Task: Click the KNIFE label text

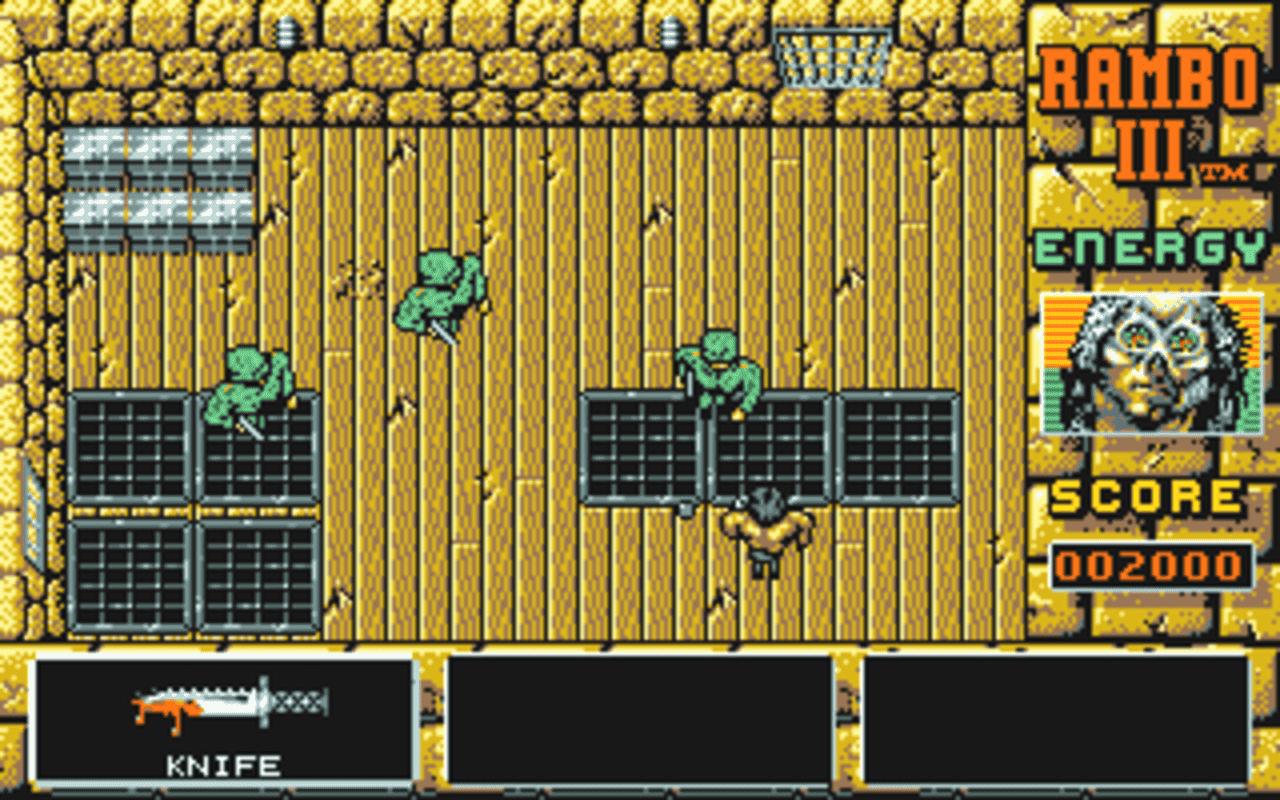Action: (225, 765)
